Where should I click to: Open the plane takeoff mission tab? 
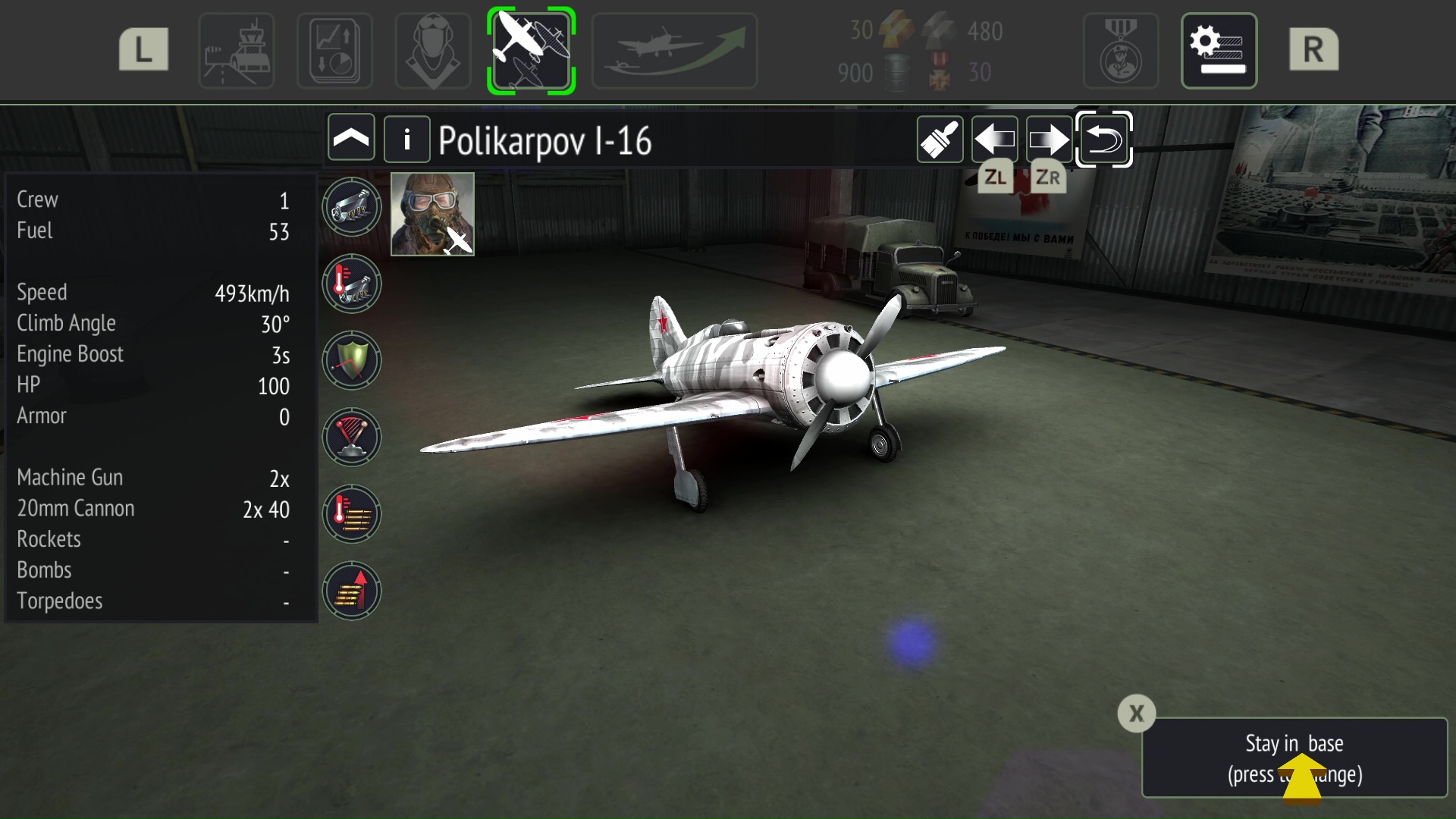tap(674, 51)
